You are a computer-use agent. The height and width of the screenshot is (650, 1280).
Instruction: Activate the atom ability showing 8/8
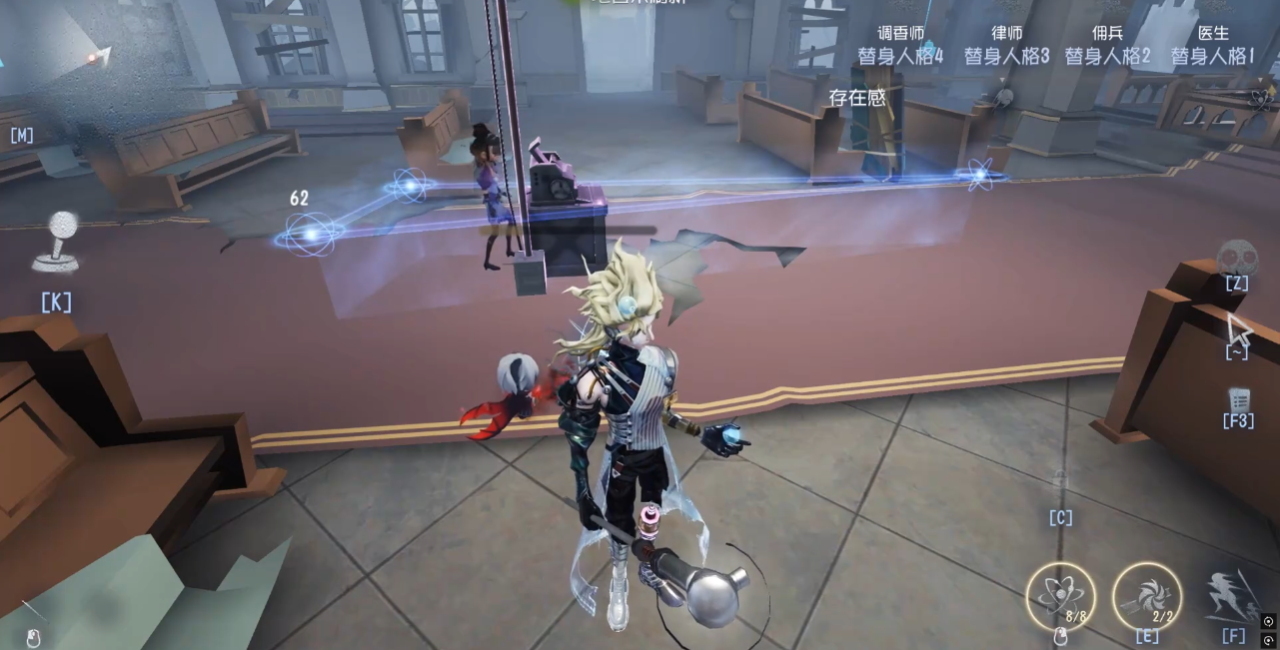1060,596
